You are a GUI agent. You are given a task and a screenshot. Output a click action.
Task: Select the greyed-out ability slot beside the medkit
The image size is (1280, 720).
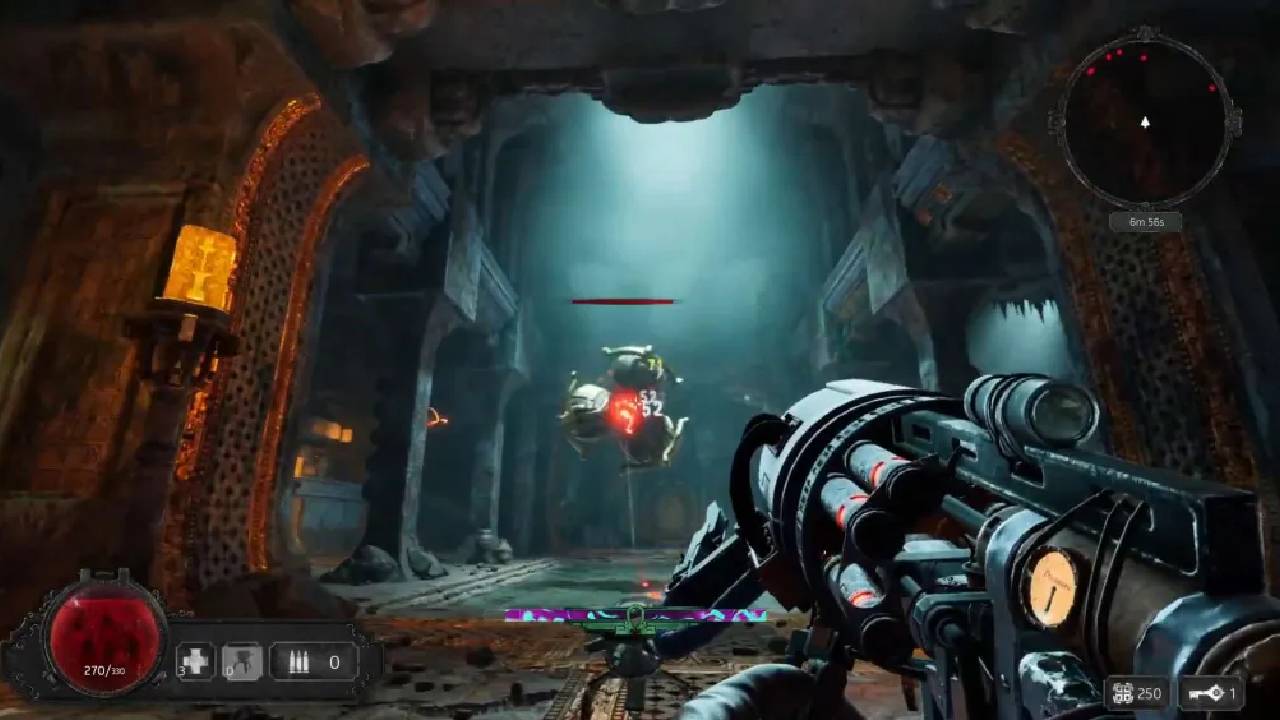pos(243,661)
